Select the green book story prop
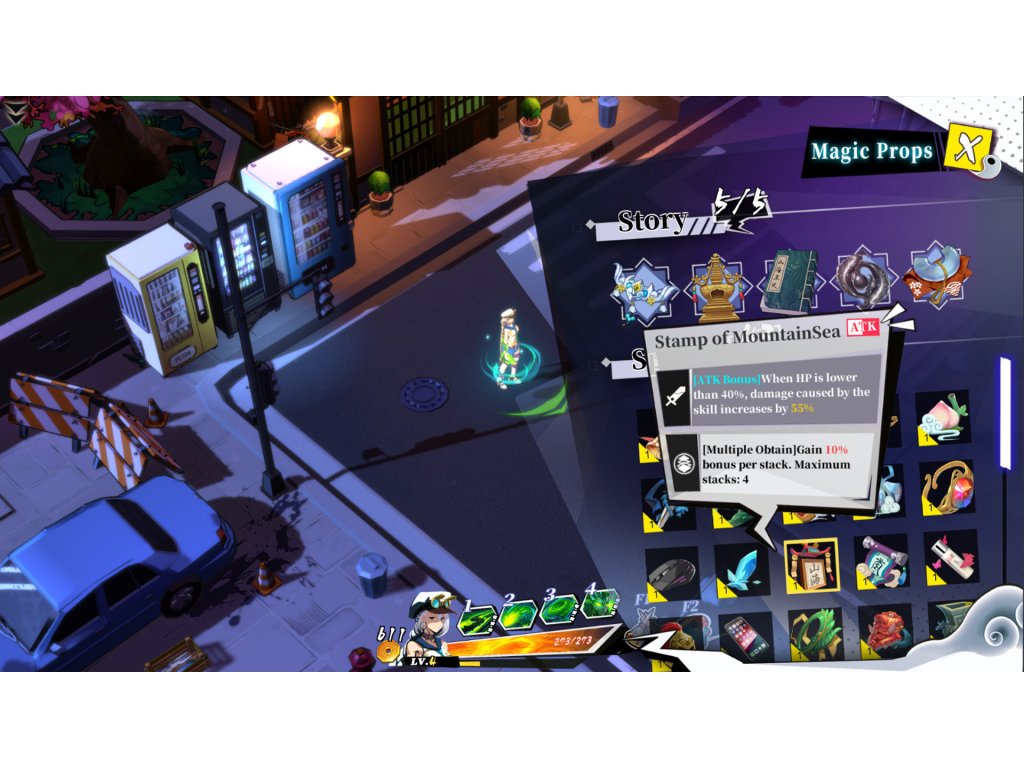This screenshot has height=768, width=1024. (790, 282)
